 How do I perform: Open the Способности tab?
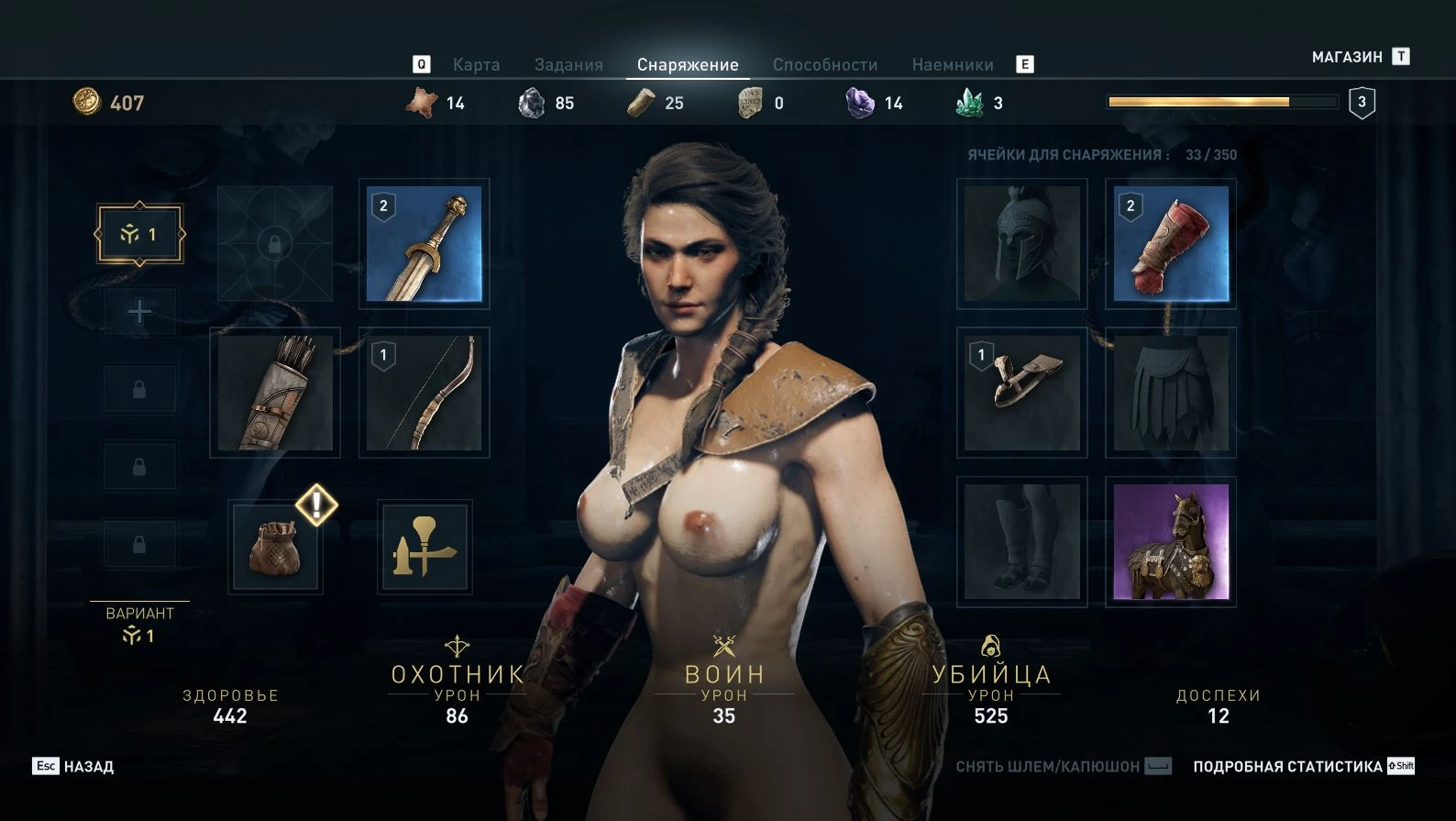pyautogui.click(x=826, y=64)
